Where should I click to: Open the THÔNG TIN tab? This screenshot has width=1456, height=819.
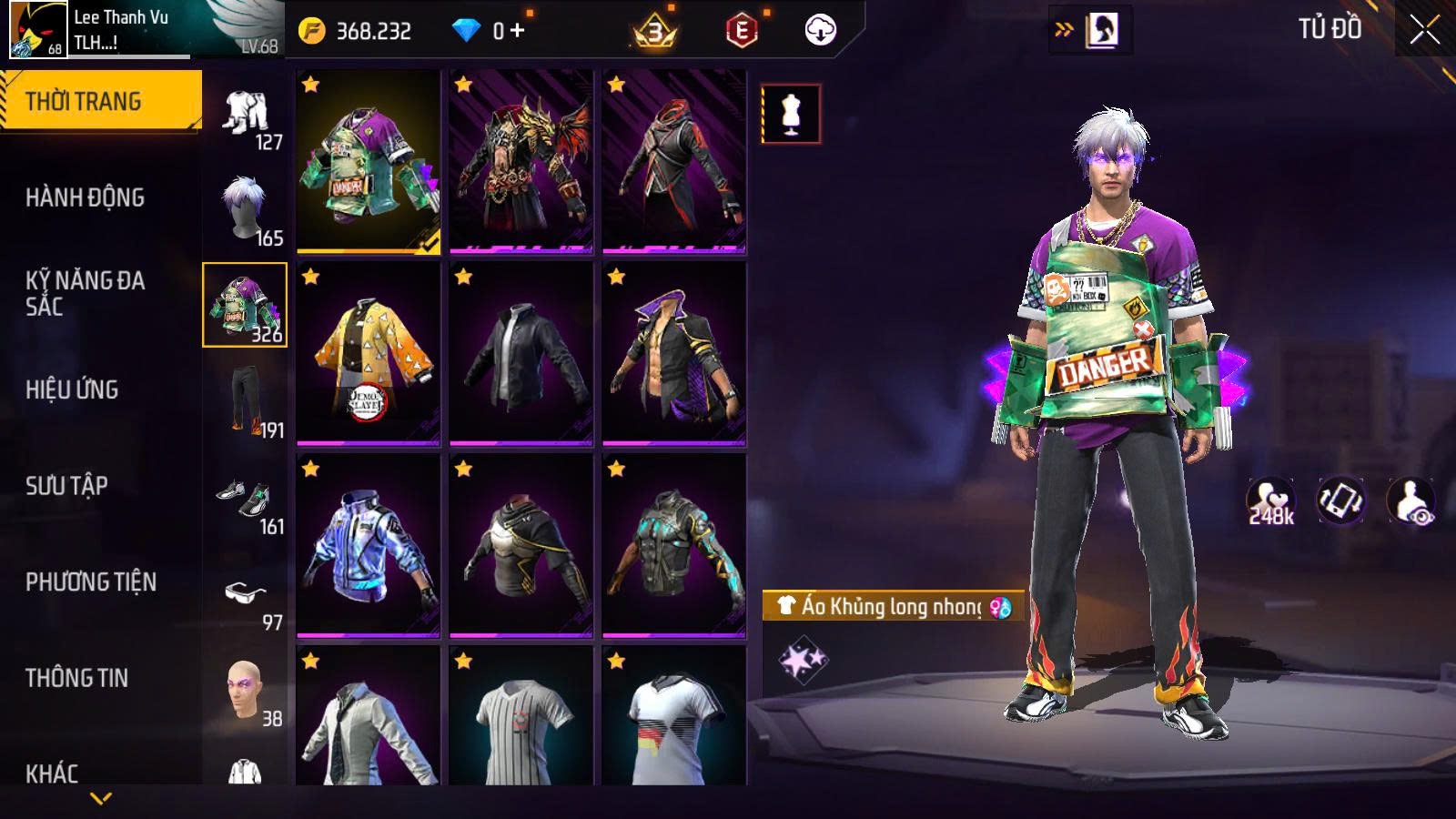[76, 678]
